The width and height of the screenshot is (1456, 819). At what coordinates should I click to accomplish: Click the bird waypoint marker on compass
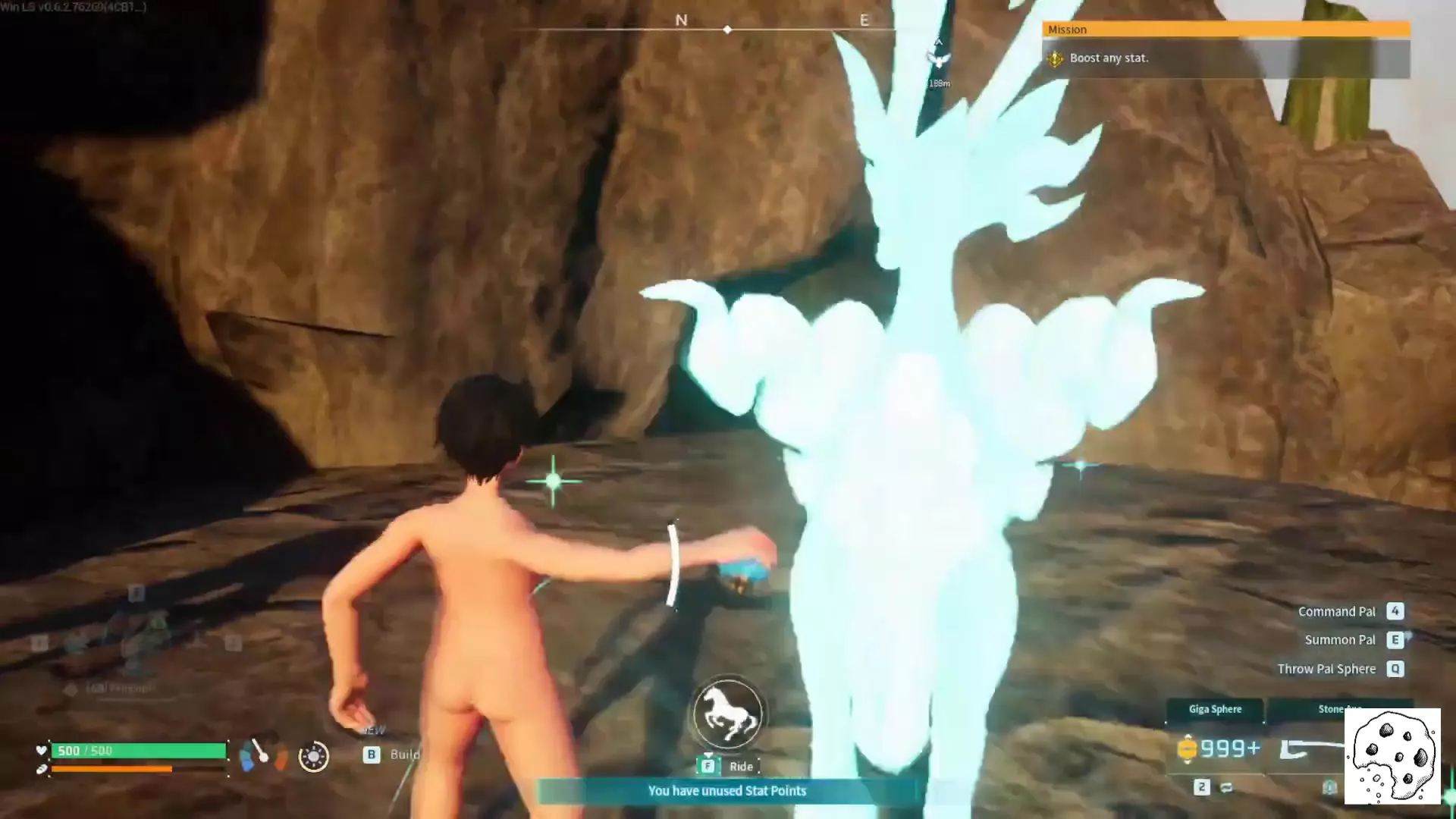pos(939,59)
